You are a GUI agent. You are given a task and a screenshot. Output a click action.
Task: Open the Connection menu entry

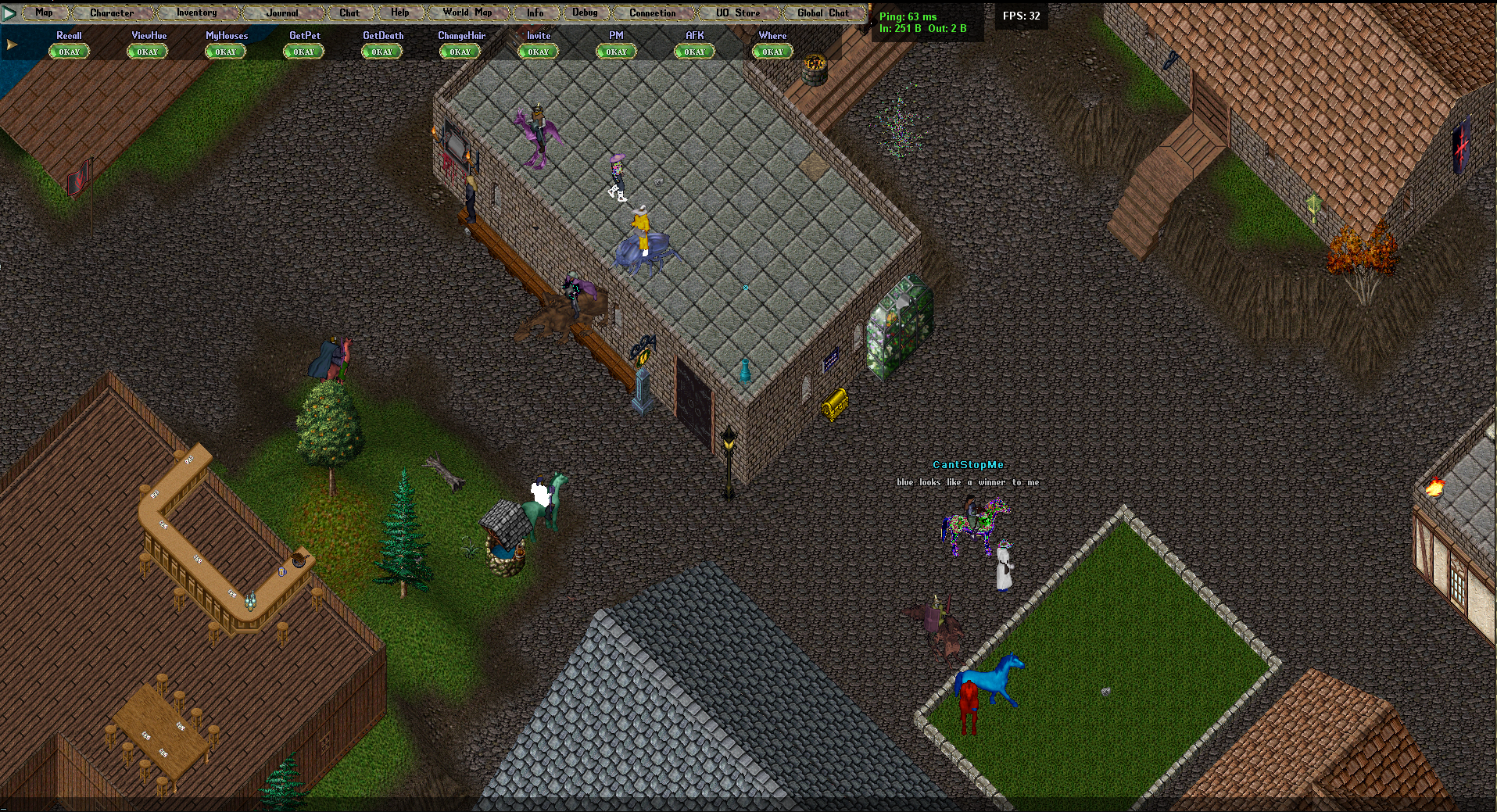(653, 13)
